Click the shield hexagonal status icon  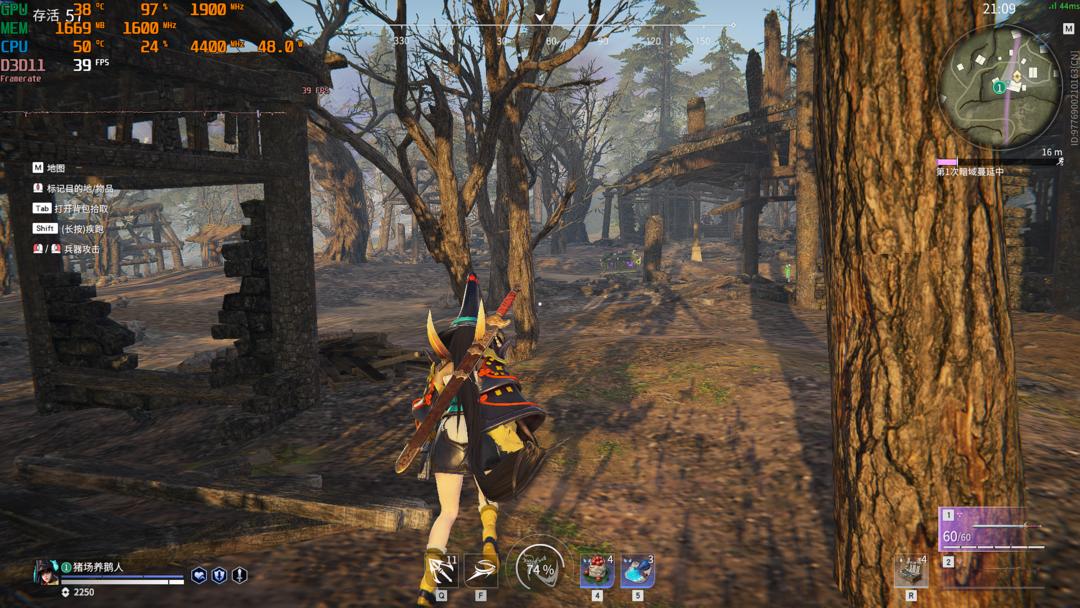pos(219,575)
